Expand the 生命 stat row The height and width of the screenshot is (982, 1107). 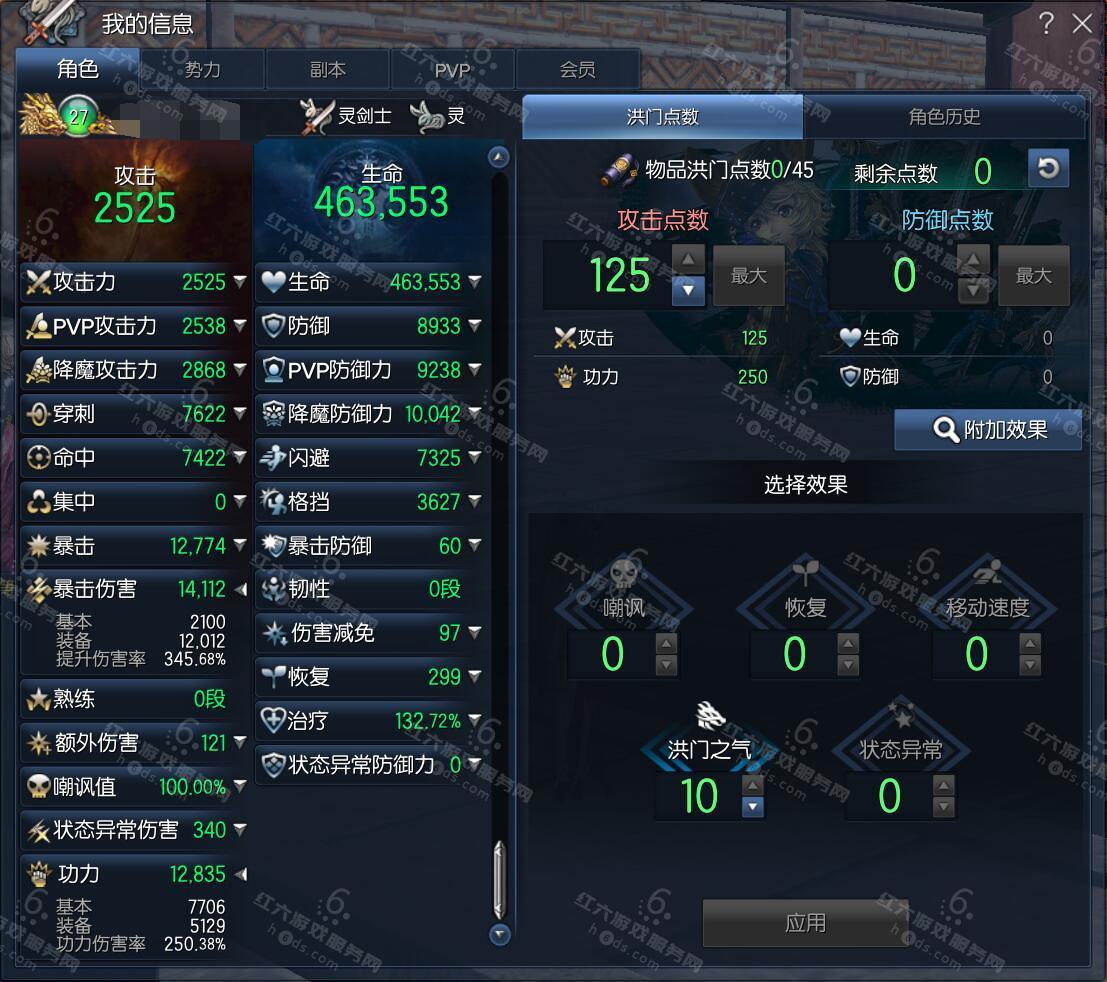[x=475, y=282]
